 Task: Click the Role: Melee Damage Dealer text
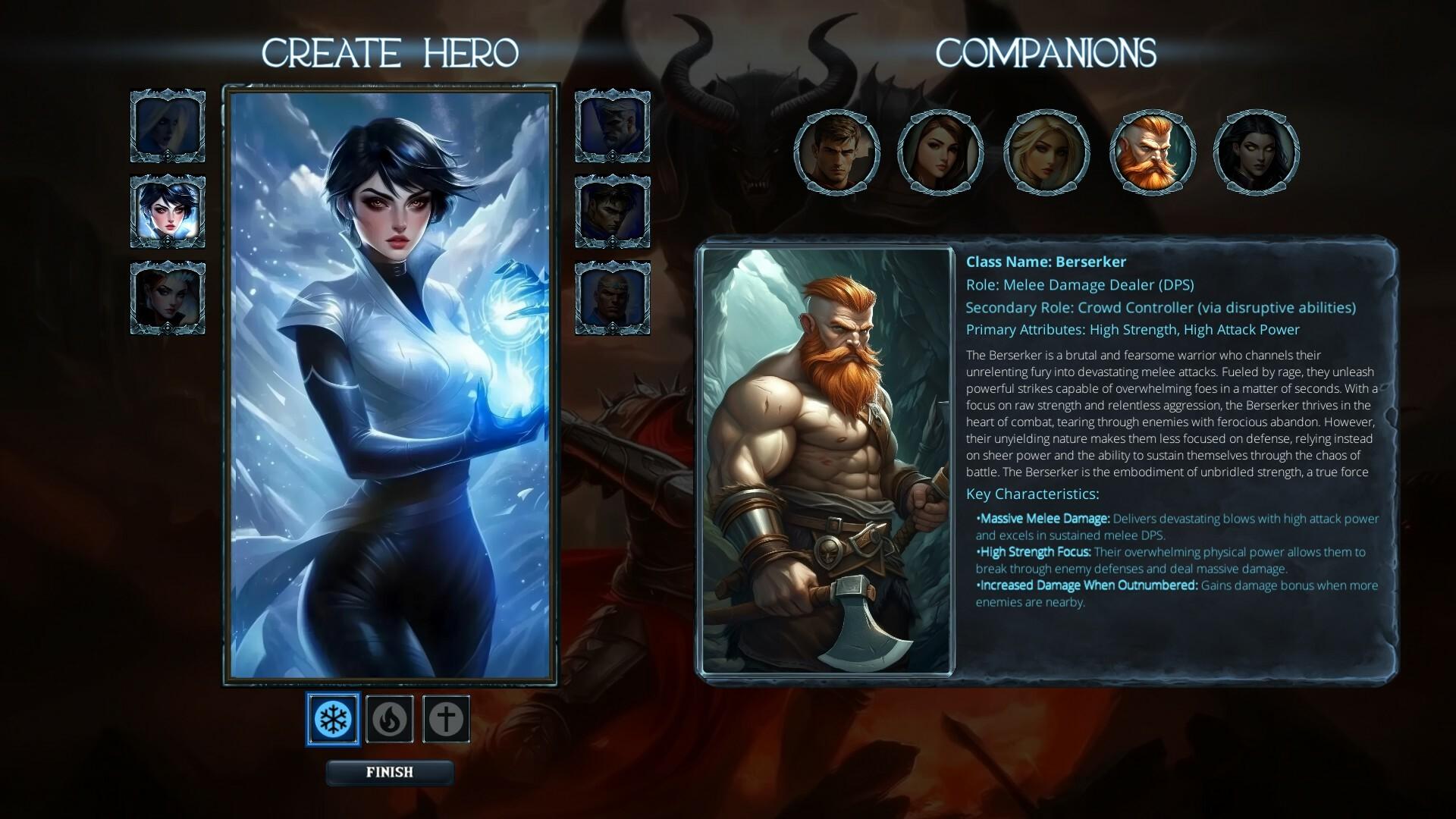pos(1080,285)
